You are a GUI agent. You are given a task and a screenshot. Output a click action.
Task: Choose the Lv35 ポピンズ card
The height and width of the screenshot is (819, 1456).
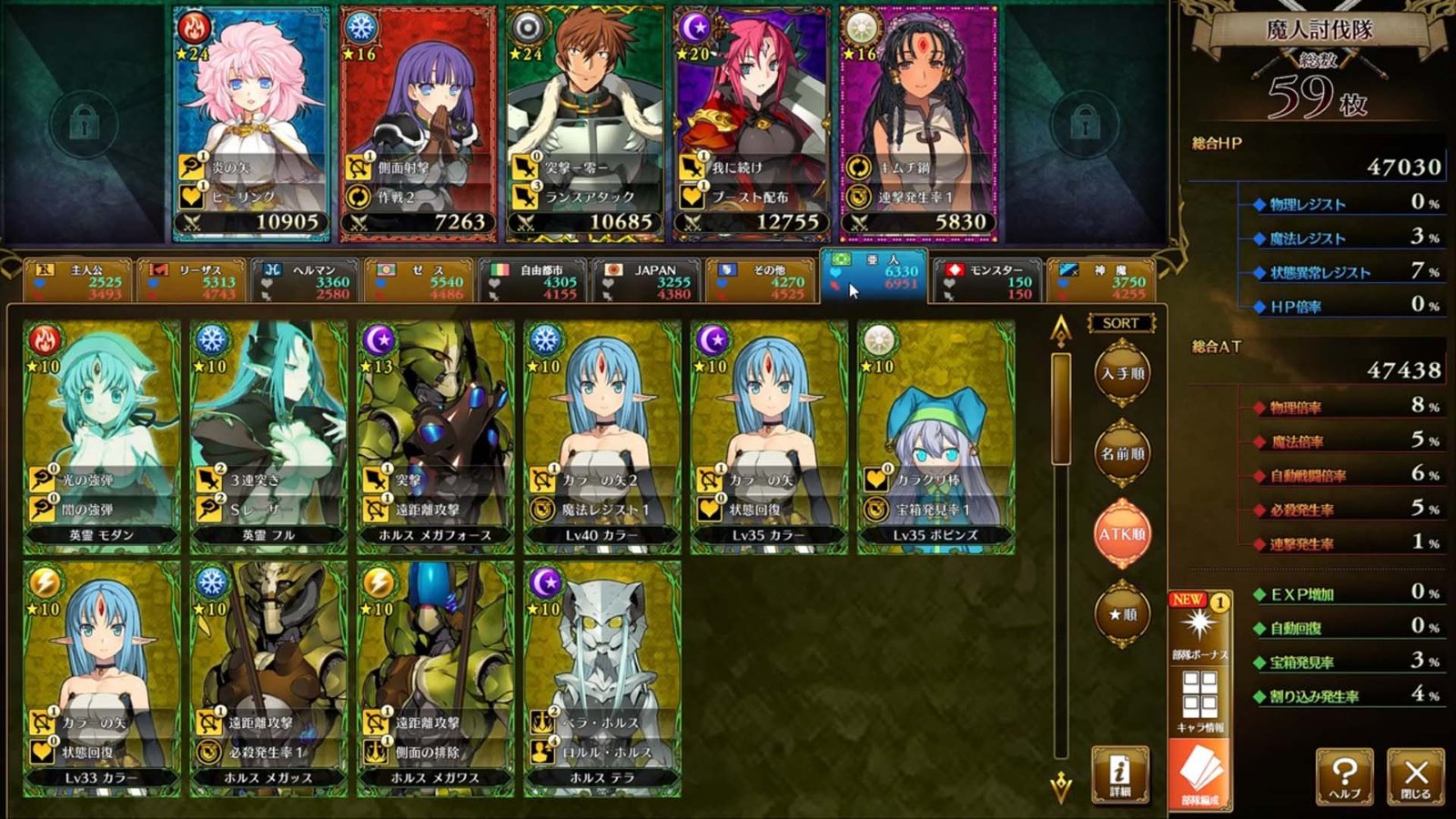(935, 437)
